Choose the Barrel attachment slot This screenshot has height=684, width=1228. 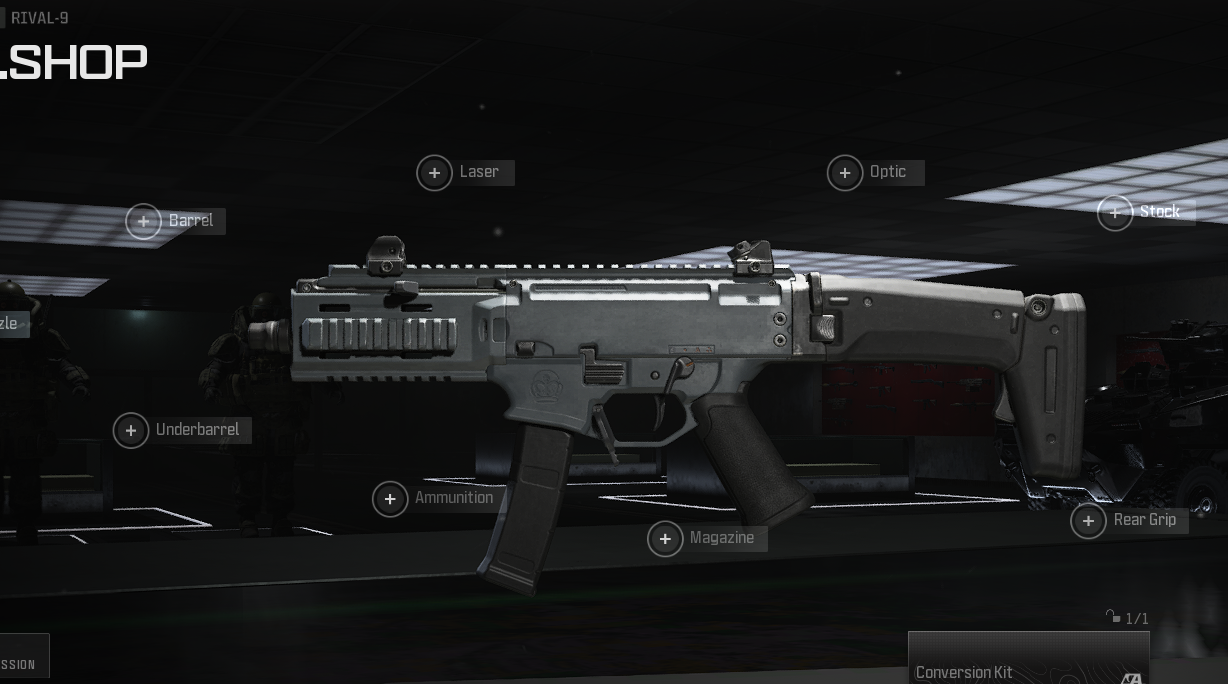point(144,221)
